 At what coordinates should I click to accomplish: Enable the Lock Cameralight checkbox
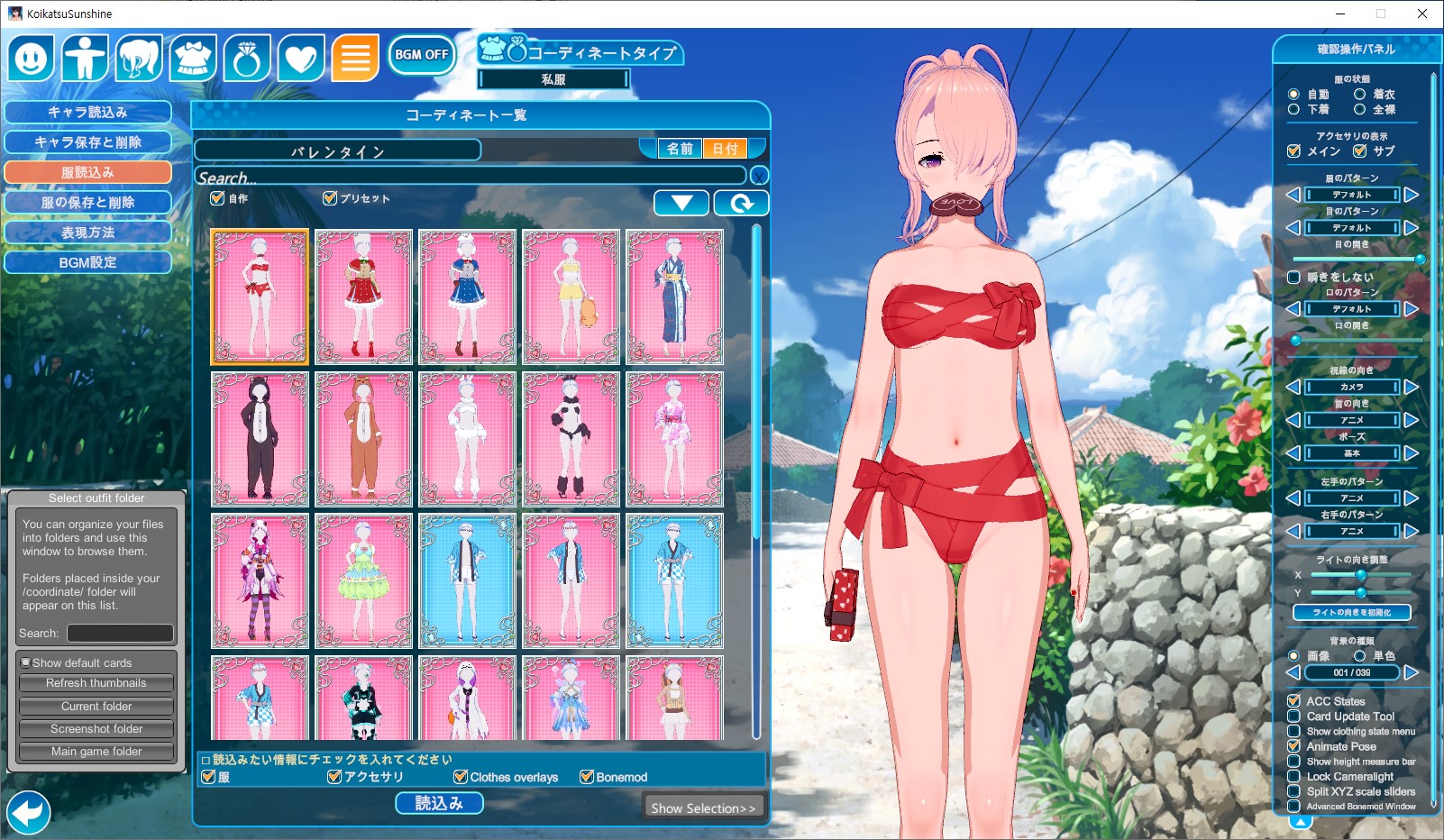coord(1293,776)
